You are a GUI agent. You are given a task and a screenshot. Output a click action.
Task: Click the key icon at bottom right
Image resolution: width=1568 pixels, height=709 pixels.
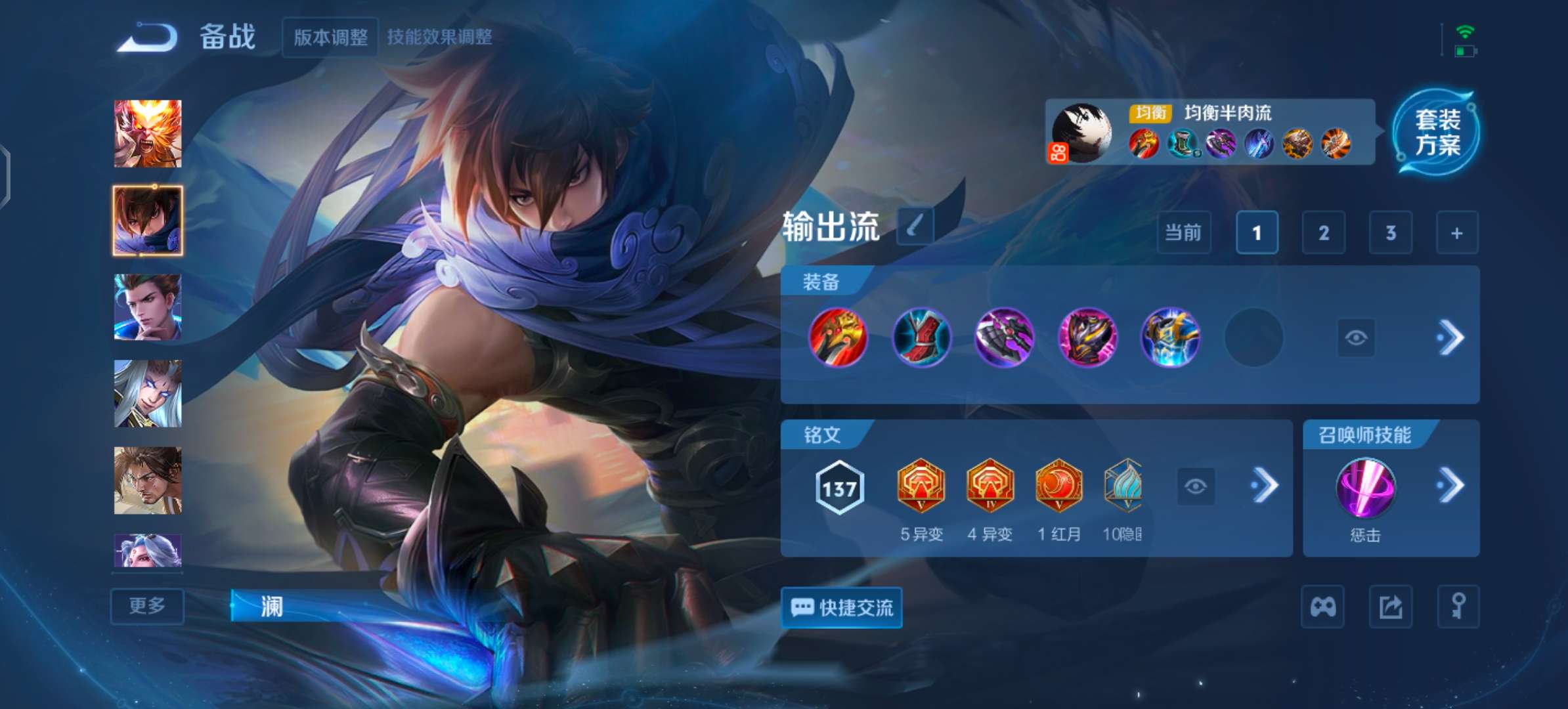point(1458,606)
